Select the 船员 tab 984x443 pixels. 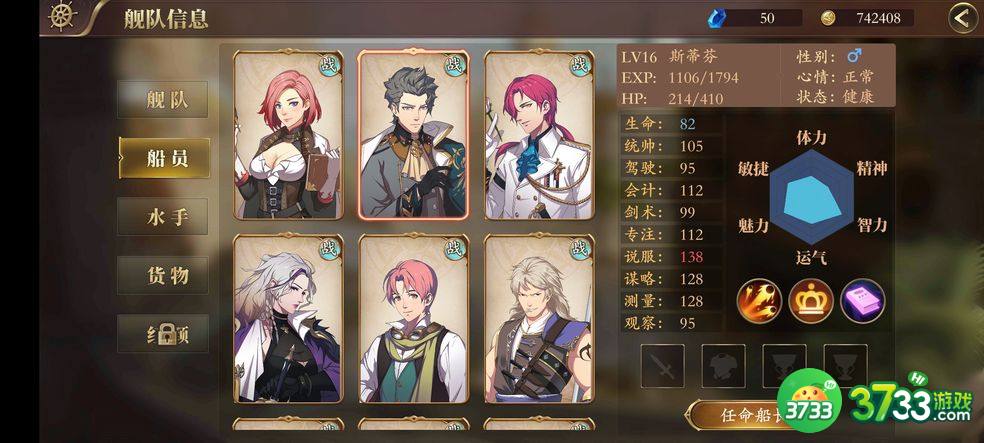[163, 158]
